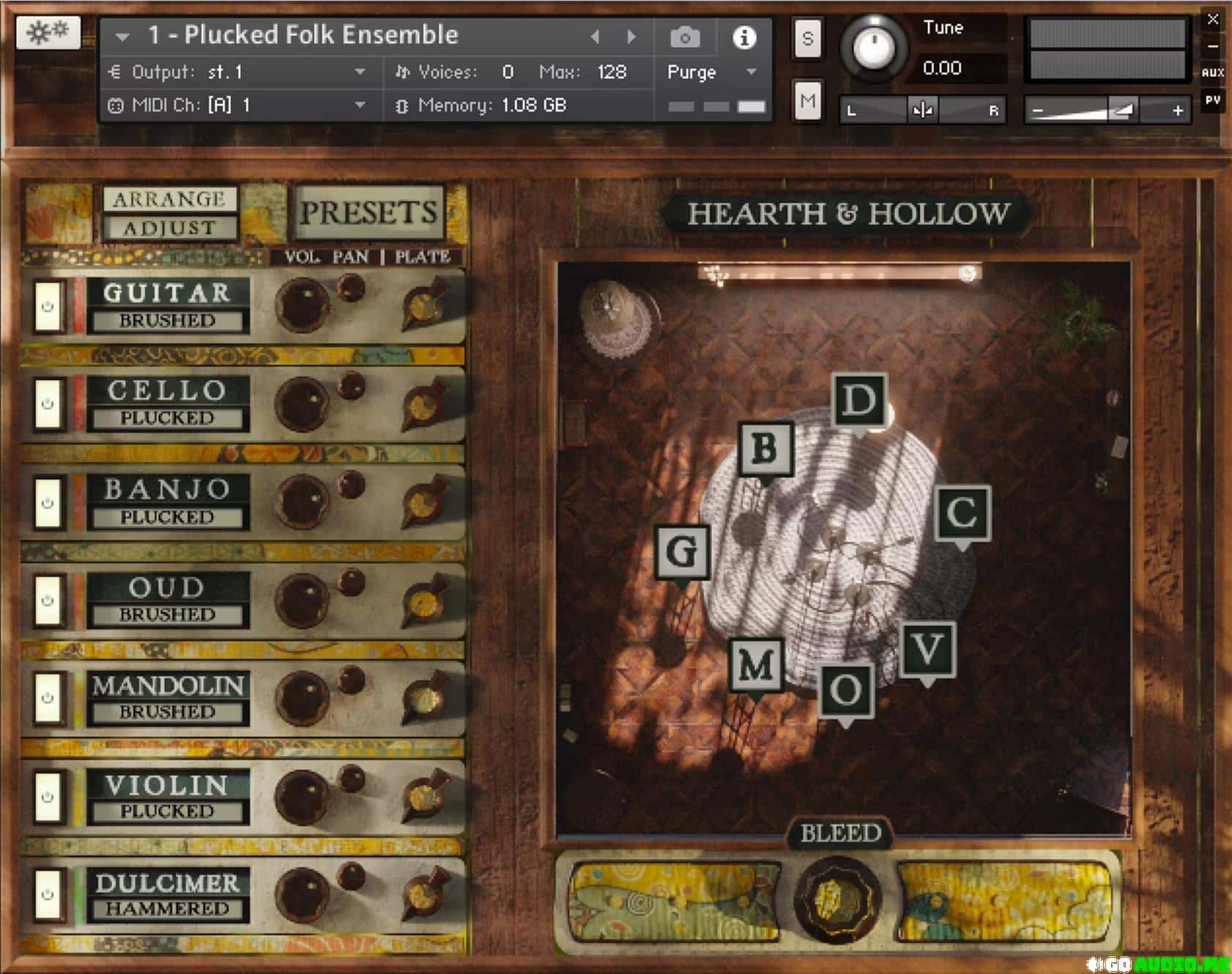Select the Oud BRUSHED articulation label
Screen dimensions: 1232x974
(167, 614)
